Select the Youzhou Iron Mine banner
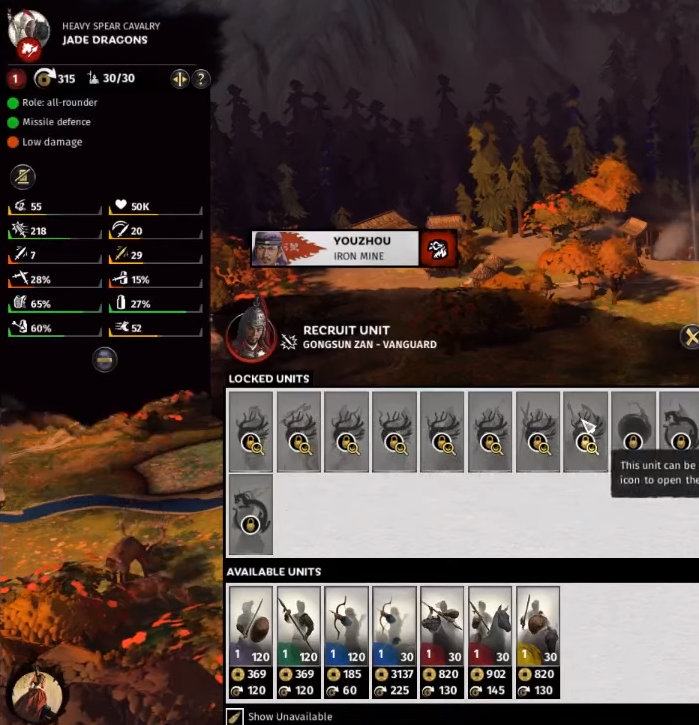 pos(336,248)
